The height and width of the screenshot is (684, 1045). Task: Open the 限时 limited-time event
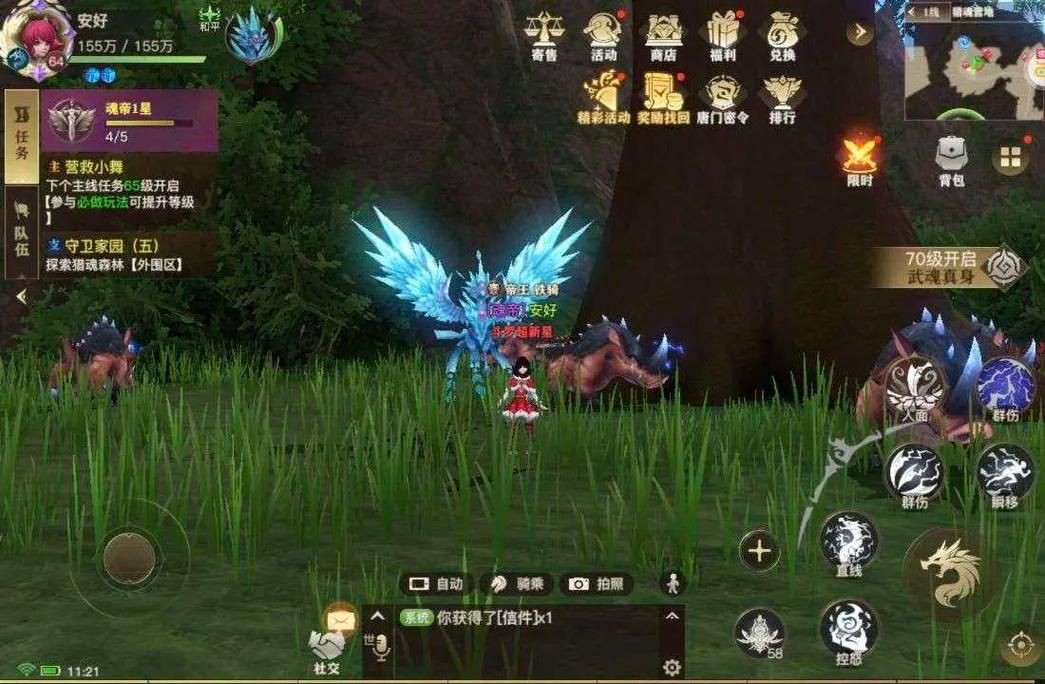coord(860,158)
